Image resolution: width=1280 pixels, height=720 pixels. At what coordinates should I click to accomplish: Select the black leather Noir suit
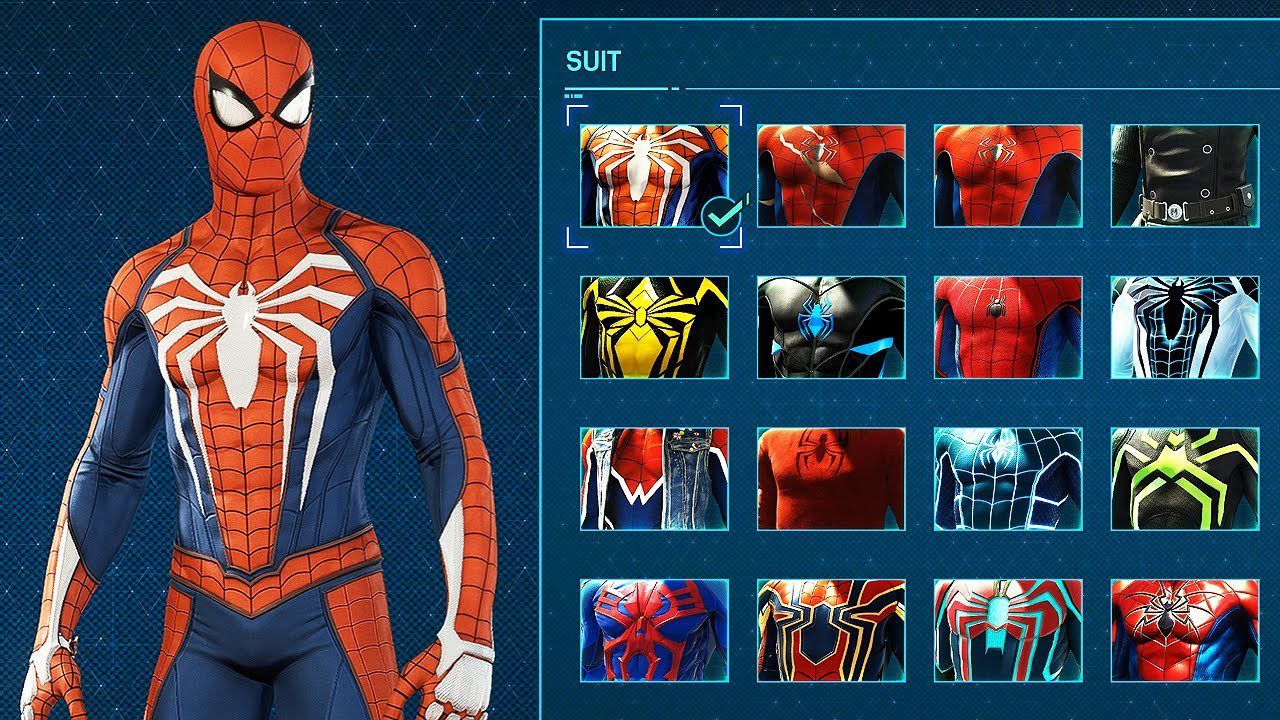(1185, 175)
